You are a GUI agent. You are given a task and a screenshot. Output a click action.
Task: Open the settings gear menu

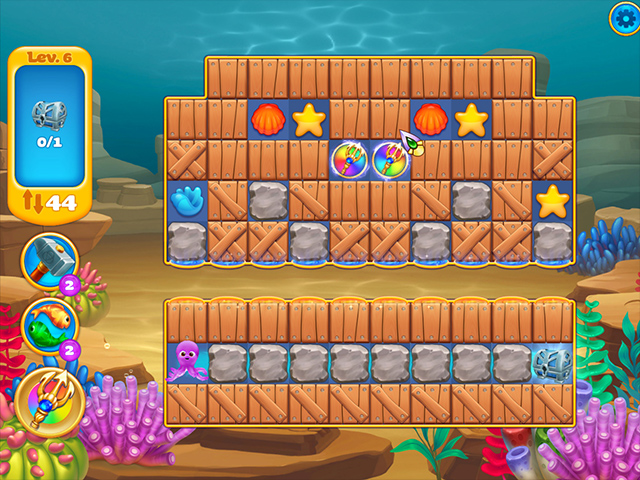[624, 16]
